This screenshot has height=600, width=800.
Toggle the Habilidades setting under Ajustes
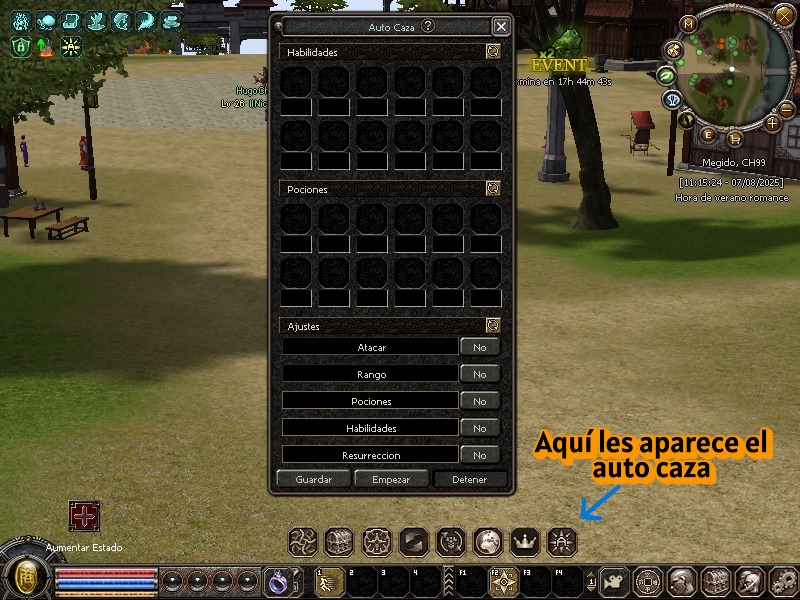pos(480,428)
